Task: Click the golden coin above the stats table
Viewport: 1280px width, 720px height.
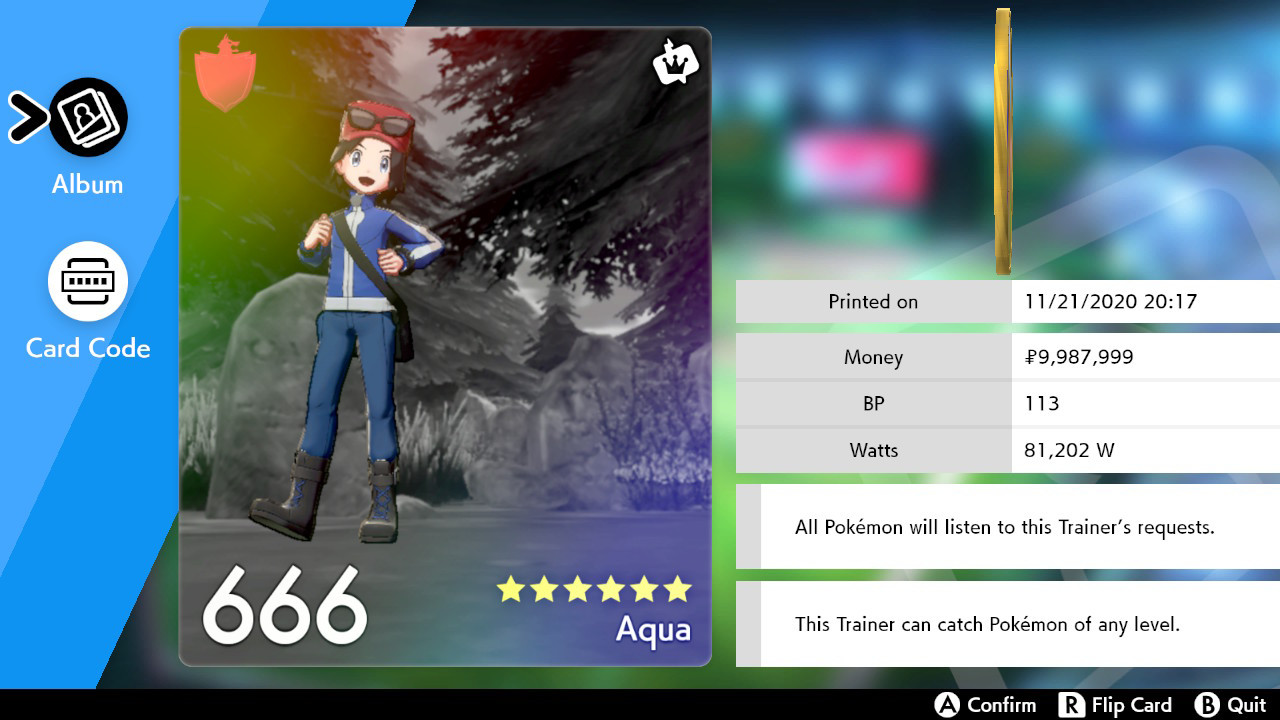Action: [x=1002, y=140]
